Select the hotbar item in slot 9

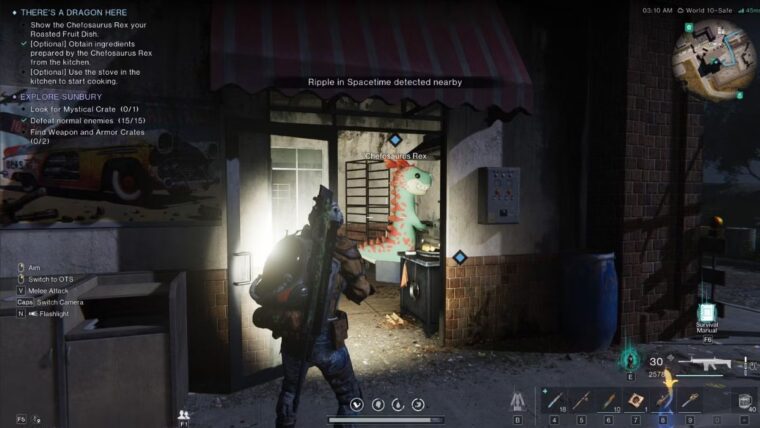coord(687,400)
